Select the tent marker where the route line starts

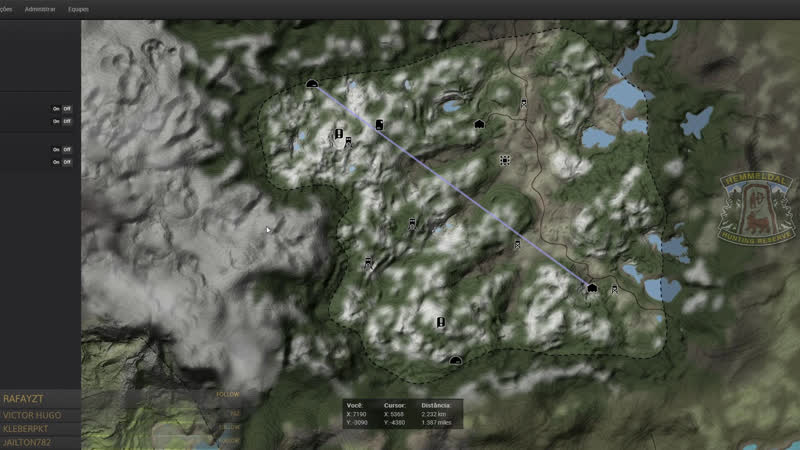coord(312,84)
